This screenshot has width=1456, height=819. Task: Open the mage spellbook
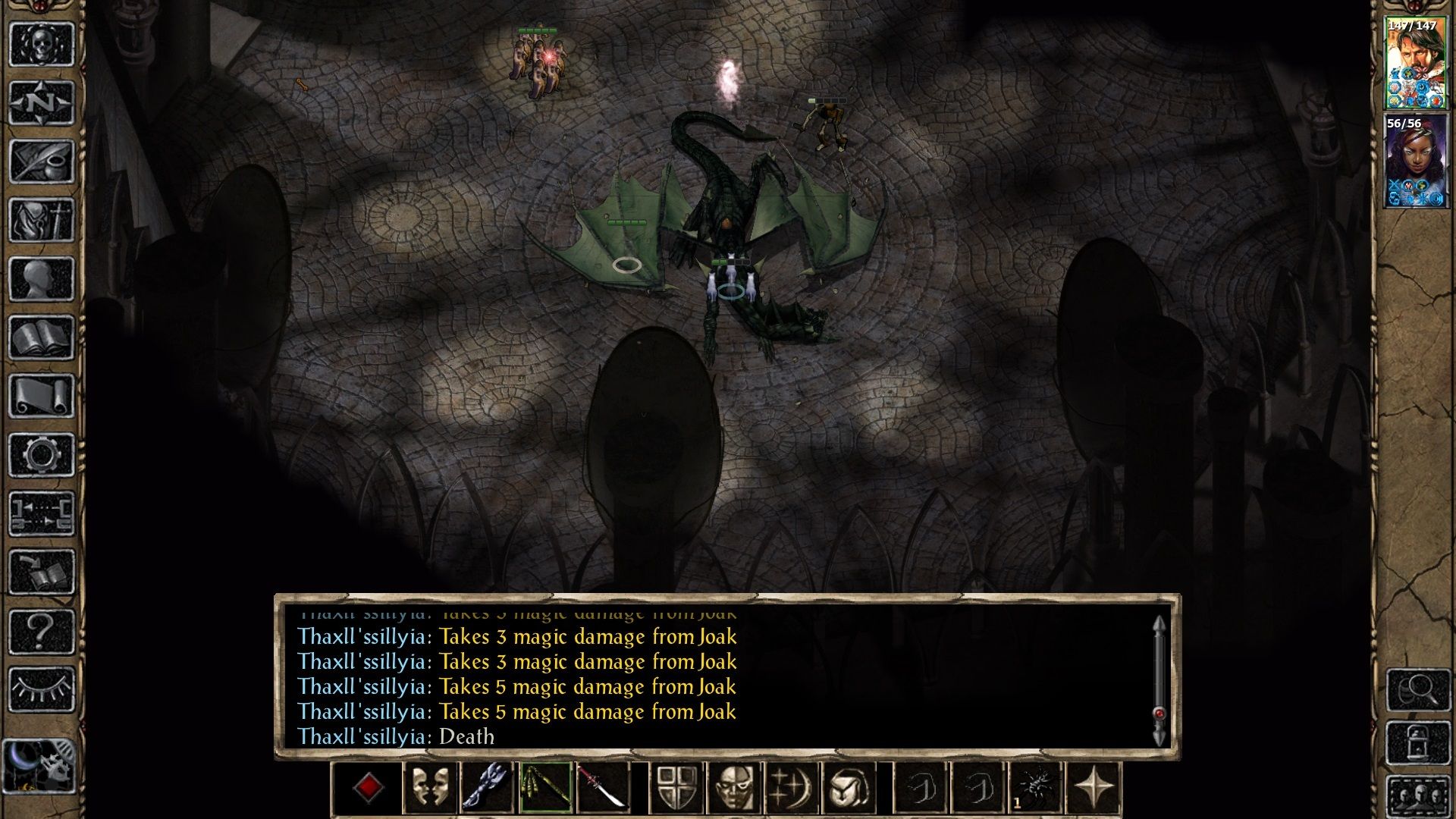click(41, 337)
